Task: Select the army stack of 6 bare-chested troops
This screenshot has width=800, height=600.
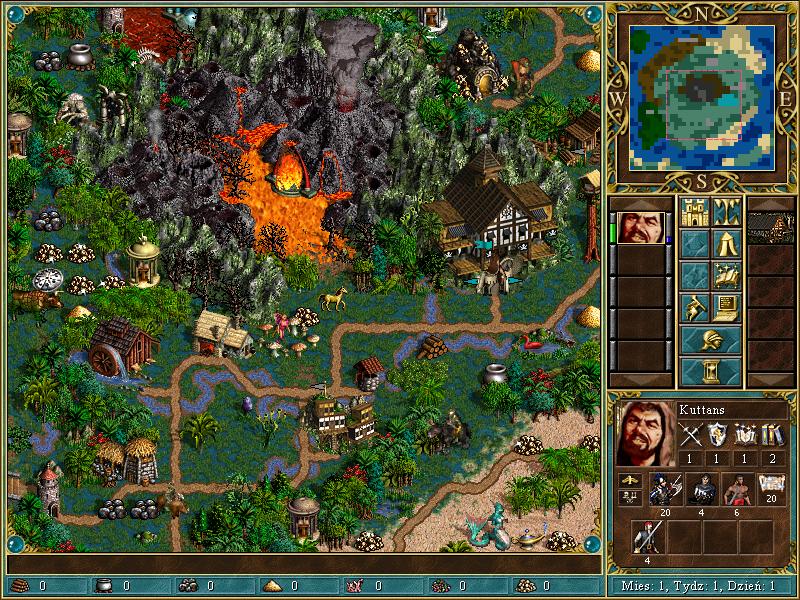Action: pos(738,489)
